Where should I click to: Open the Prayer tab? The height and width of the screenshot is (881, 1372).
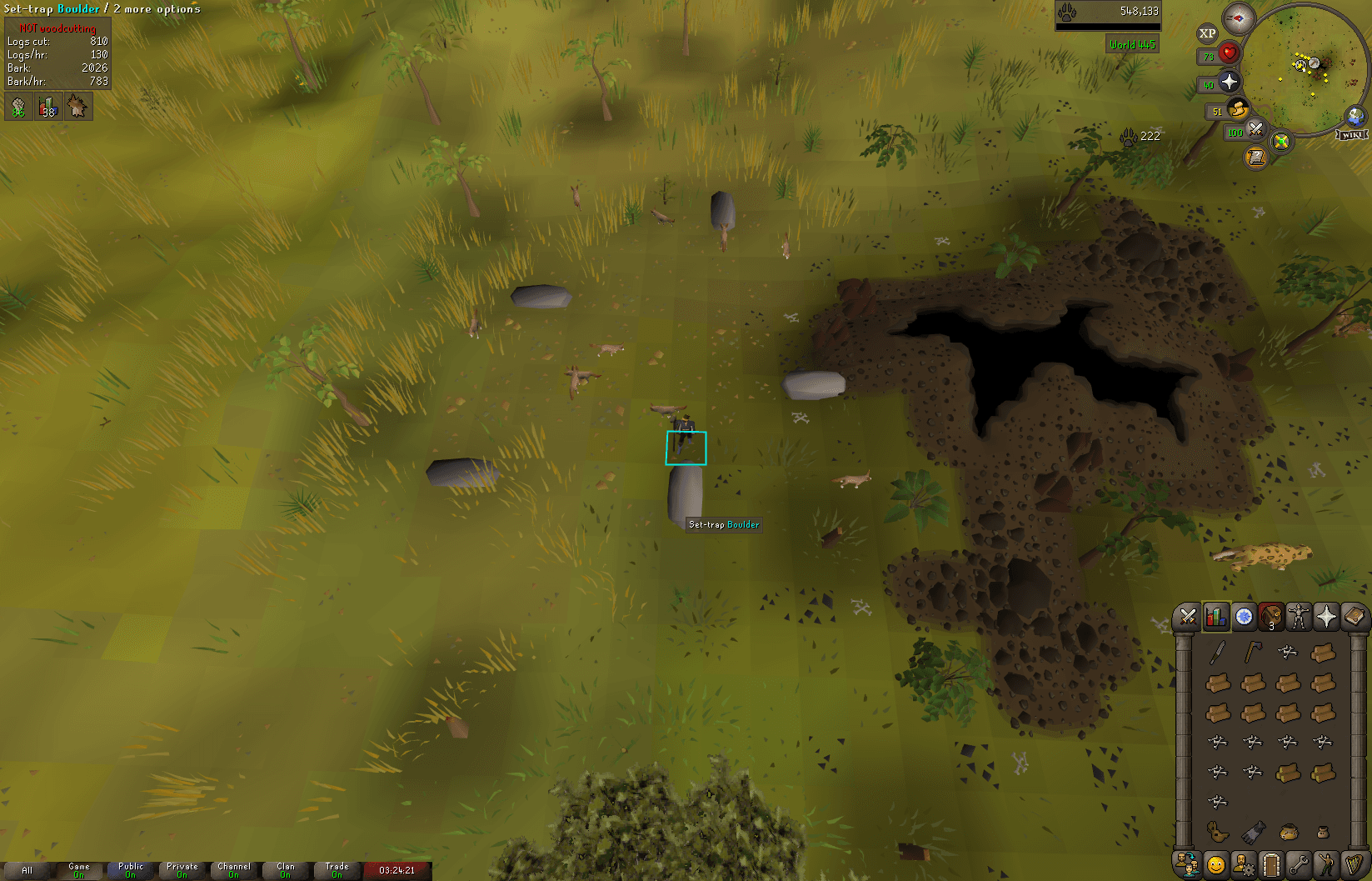pos(1325,617)
